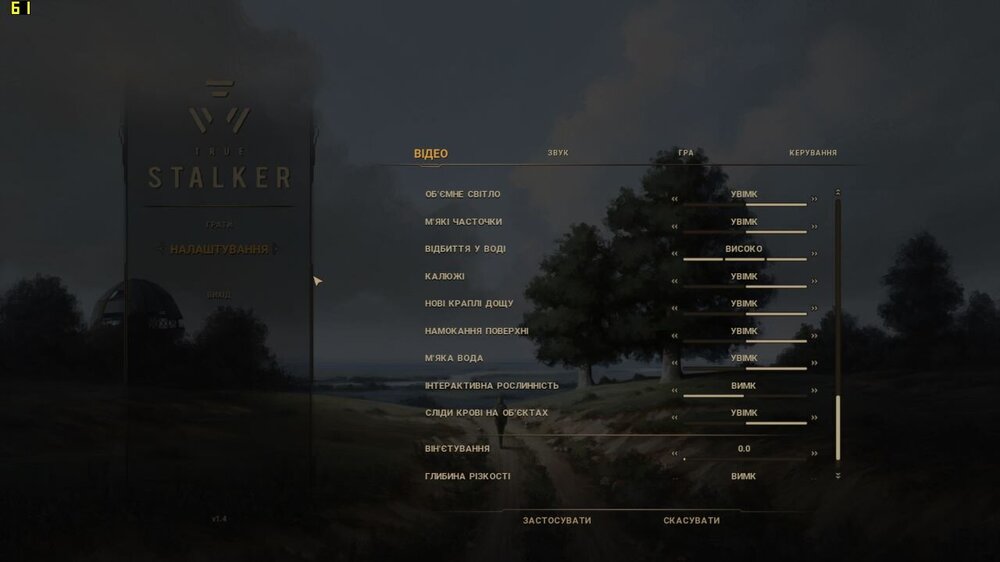Switch to the ЗВУК (sound) tab

558,153
